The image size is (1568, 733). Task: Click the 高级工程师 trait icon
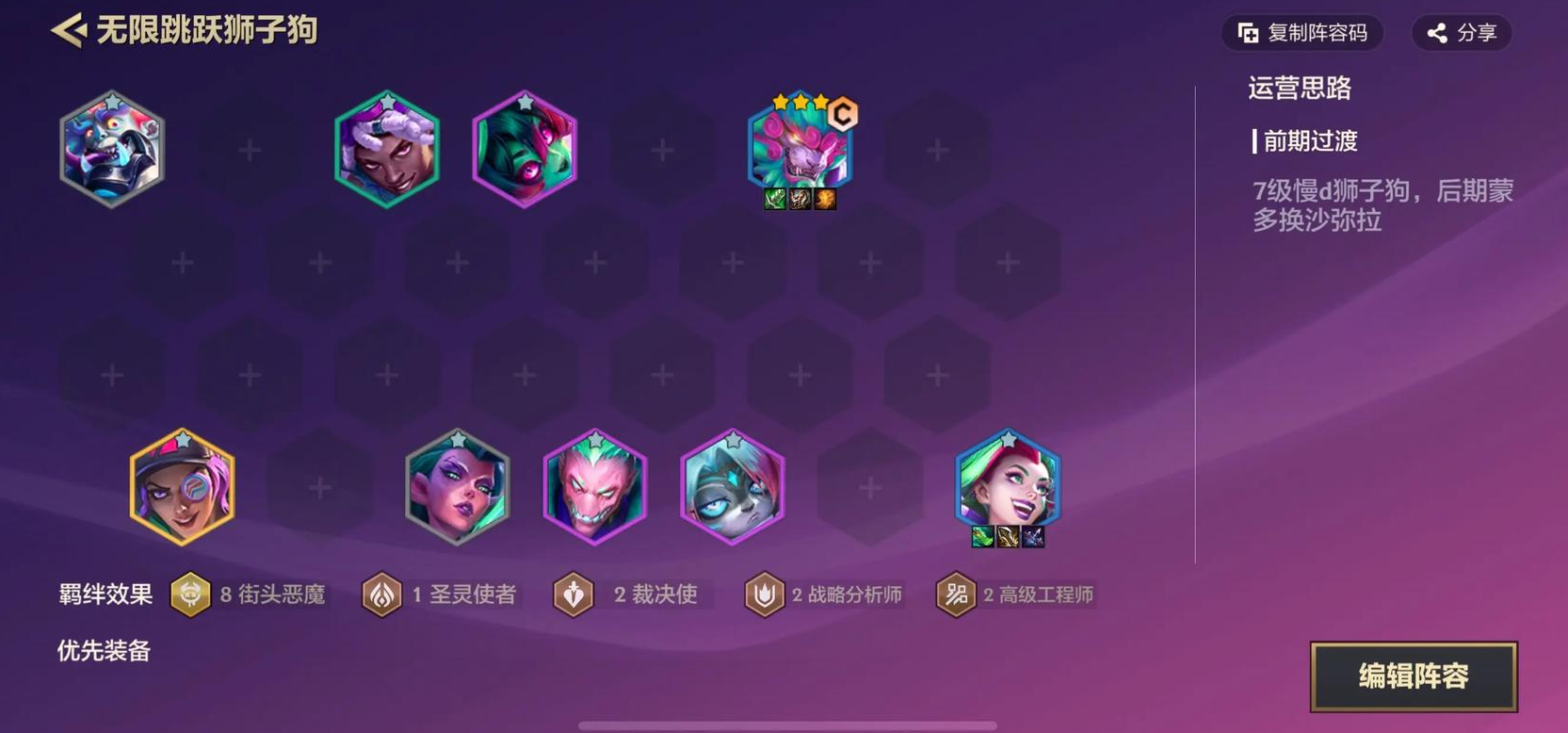(954, 594)
